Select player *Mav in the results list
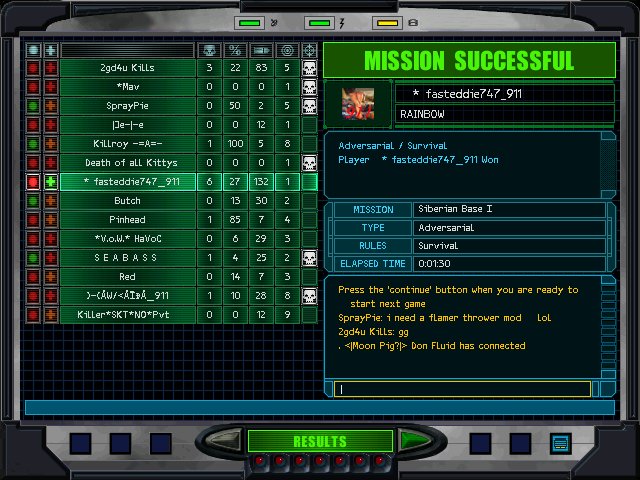 [127, 87]
